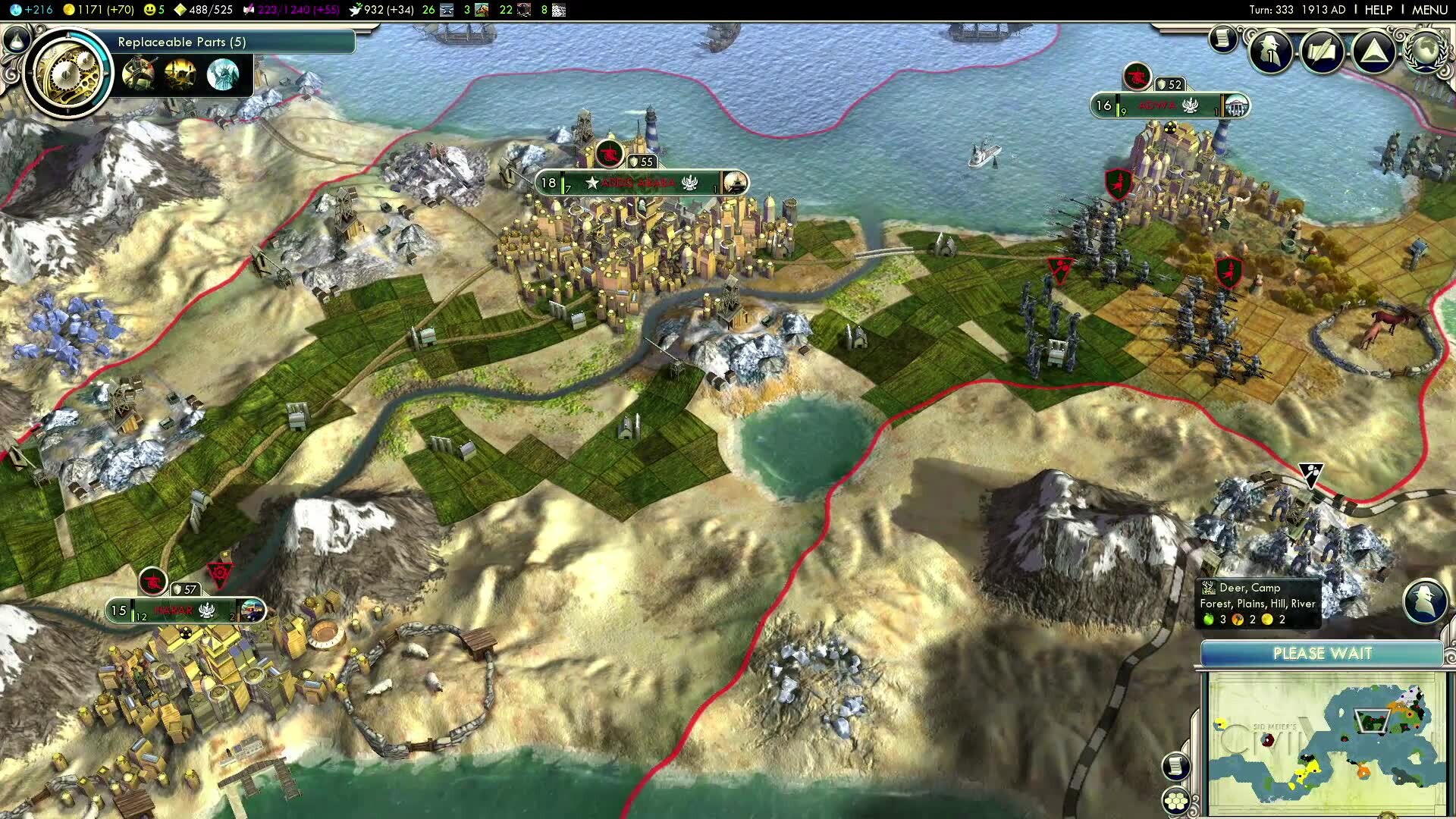Open the diplomacy overview triangle button

point(1373,52)
